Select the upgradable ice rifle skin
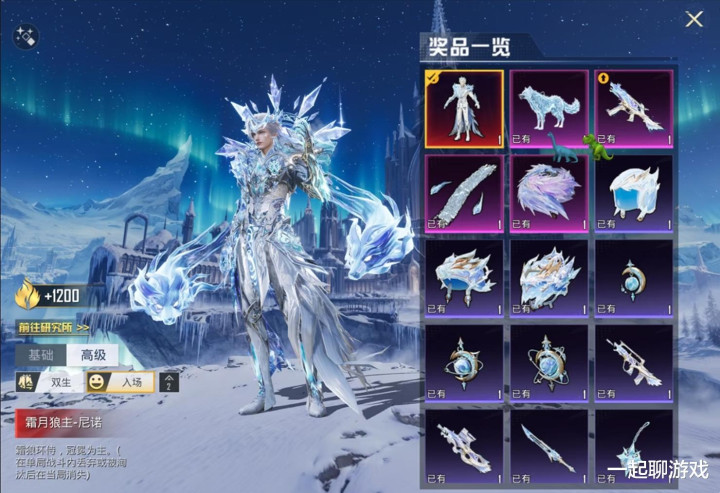The height and width of the screenshot is (493, 720). pos(634,108)
